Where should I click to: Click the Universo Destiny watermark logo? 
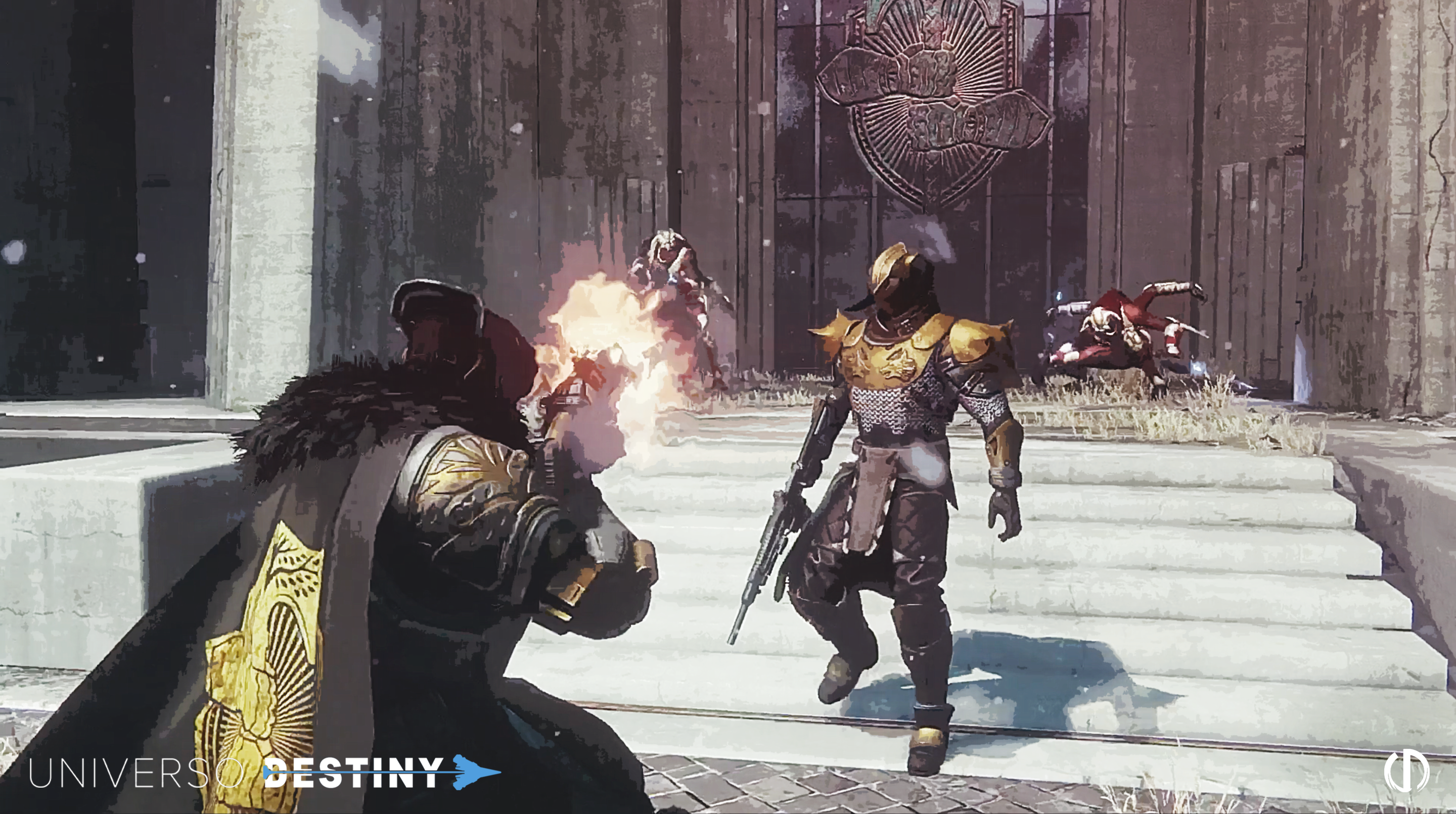pyautogui.click(x=264, y=772)
